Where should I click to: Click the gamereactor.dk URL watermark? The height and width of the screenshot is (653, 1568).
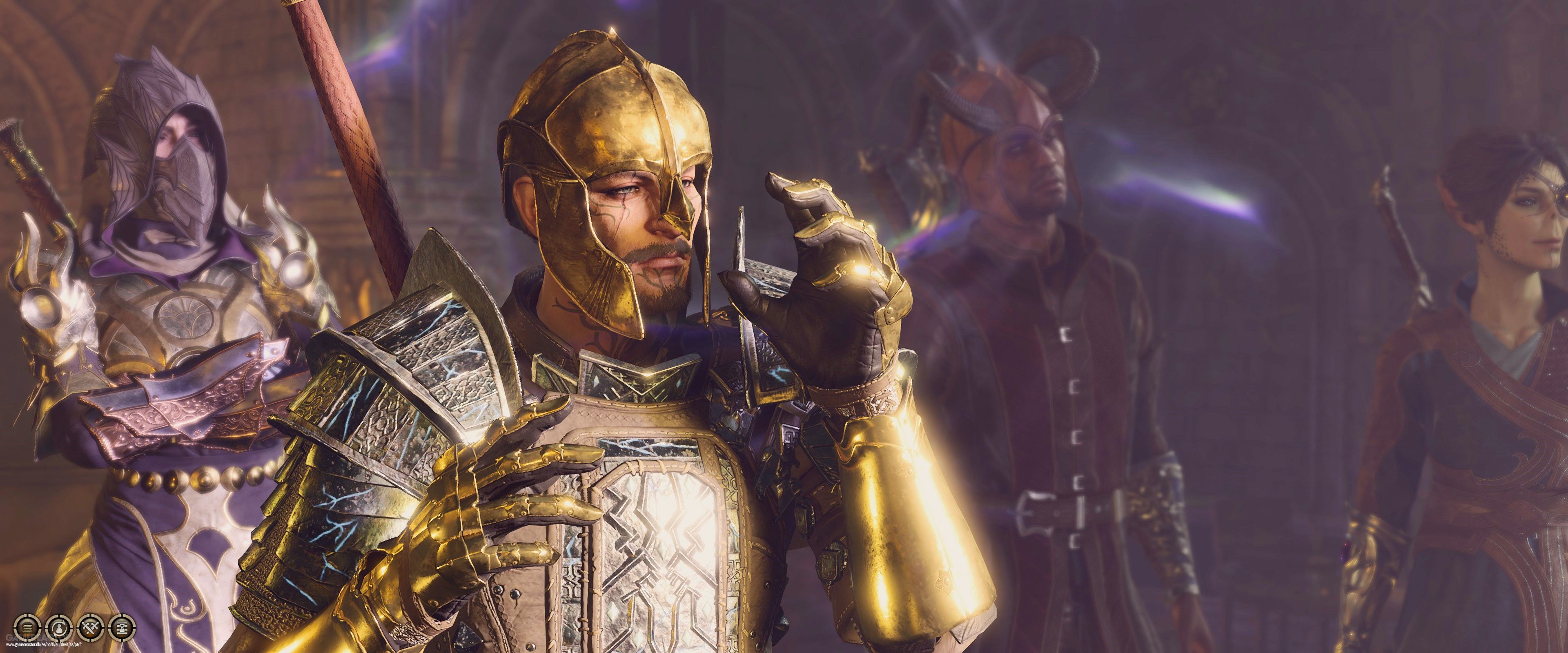pos(44,645)
